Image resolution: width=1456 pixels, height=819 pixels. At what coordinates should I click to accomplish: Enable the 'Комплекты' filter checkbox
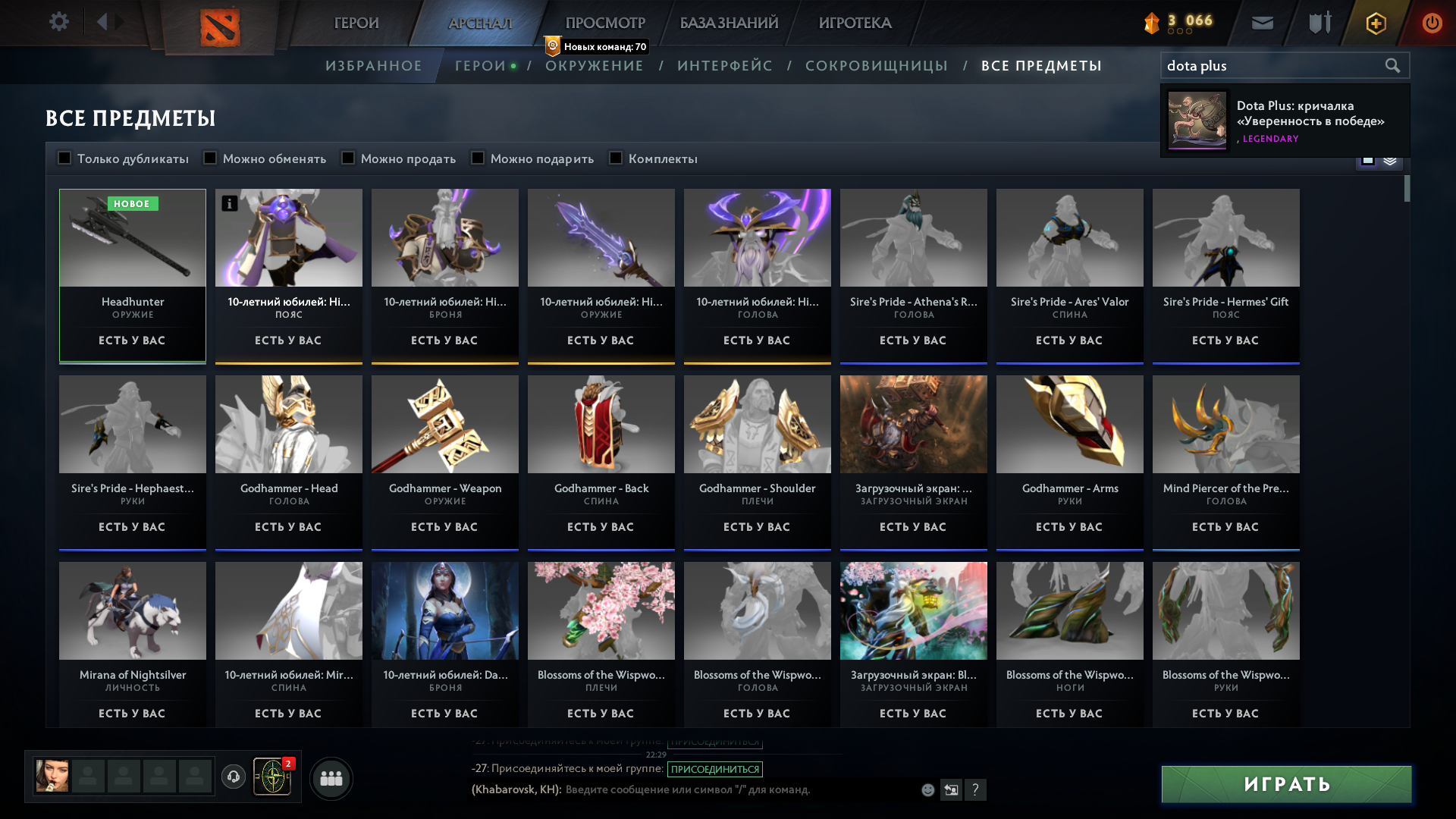615,158
